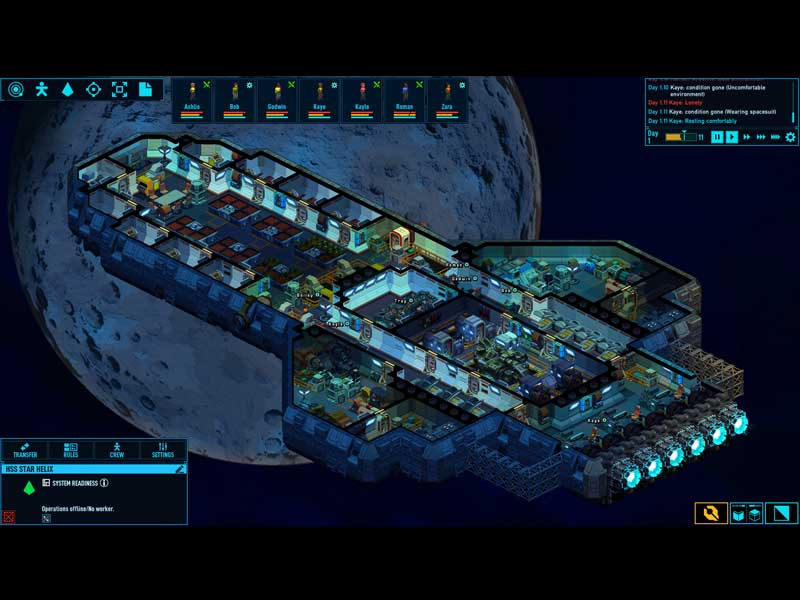Open the Crew tab
Image resolution: width=800 pixels, height=600 pixels.
click(117, 450)
